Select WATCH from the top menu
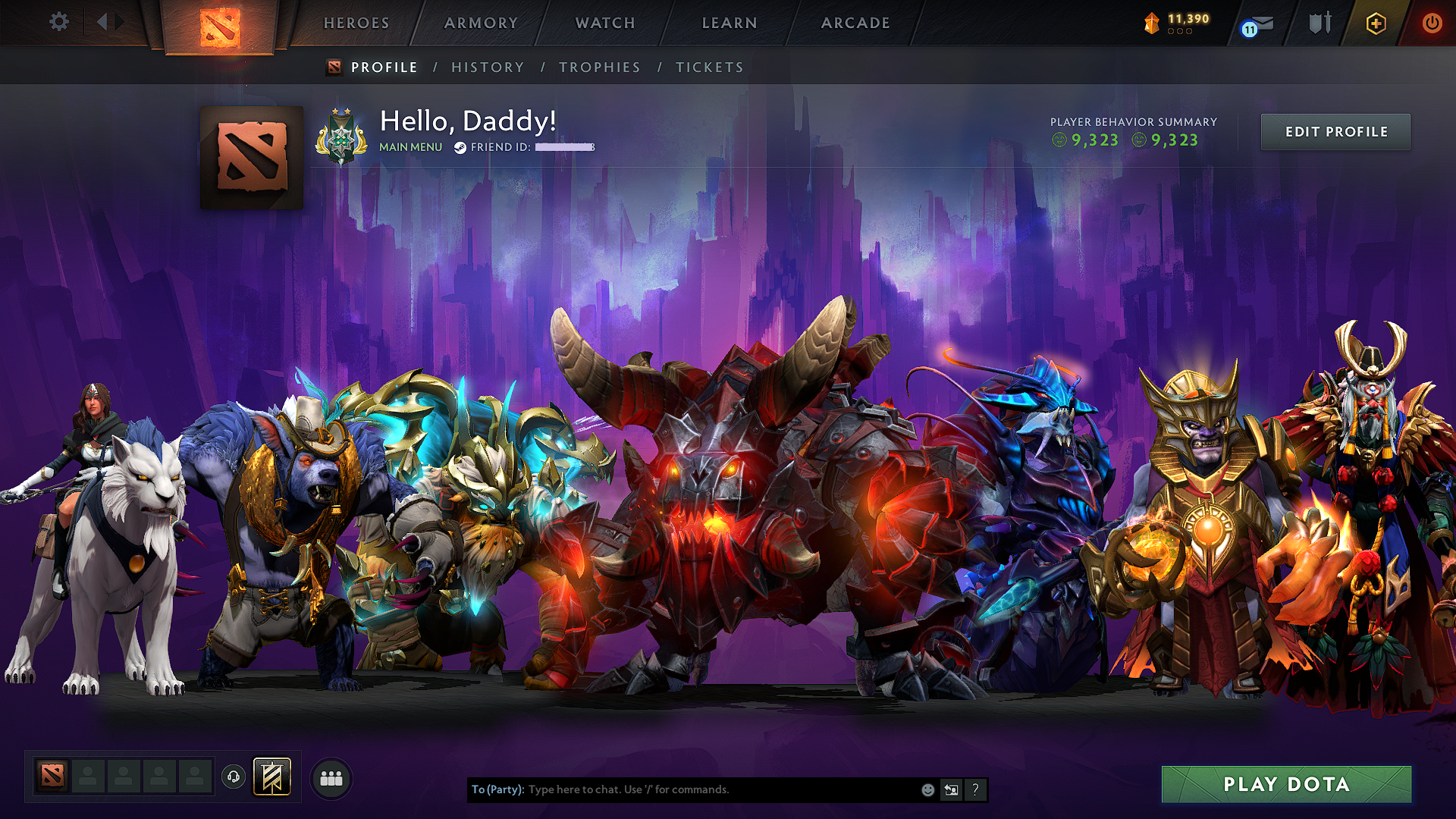 point(604,23)
